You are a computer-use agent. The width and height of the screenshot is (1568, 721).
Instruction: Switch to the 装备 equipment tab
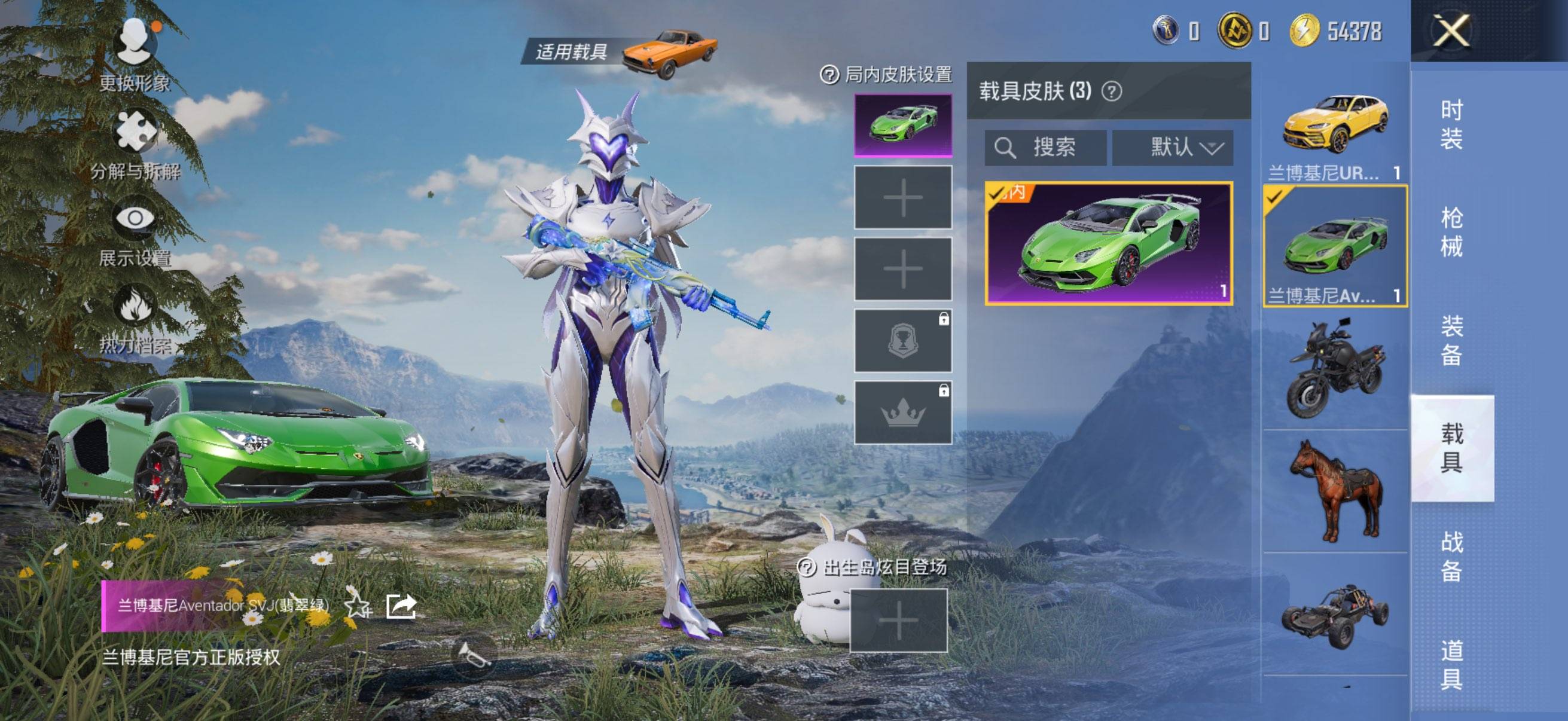[1452, 340]
